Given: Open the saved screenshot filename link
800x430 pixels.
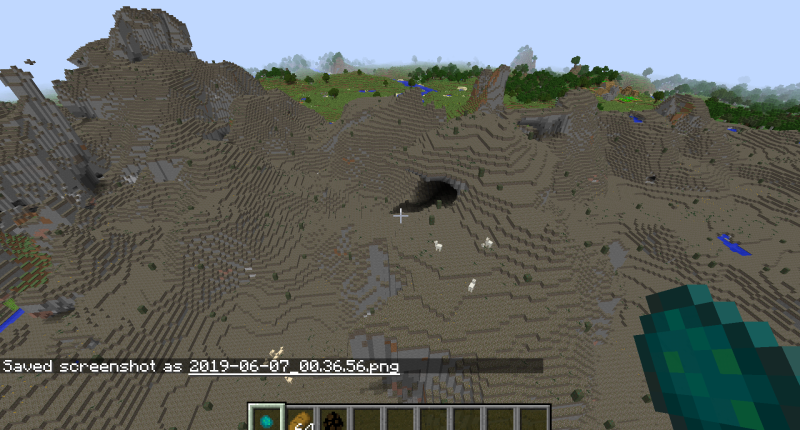Looking at the screenshot, I should [x=294, y=366].
